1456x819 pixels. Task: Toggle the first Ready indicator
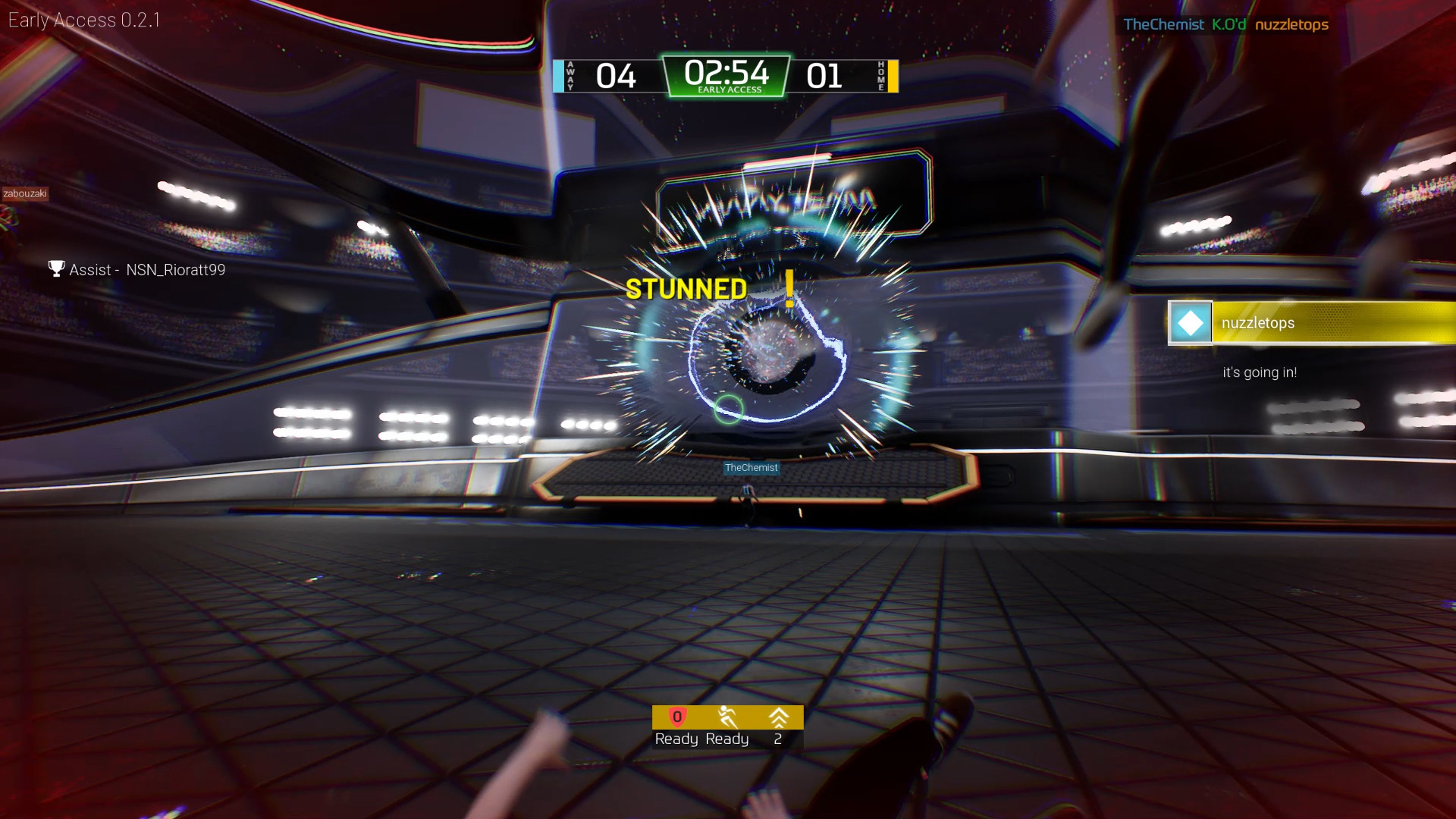click(676, 739)
